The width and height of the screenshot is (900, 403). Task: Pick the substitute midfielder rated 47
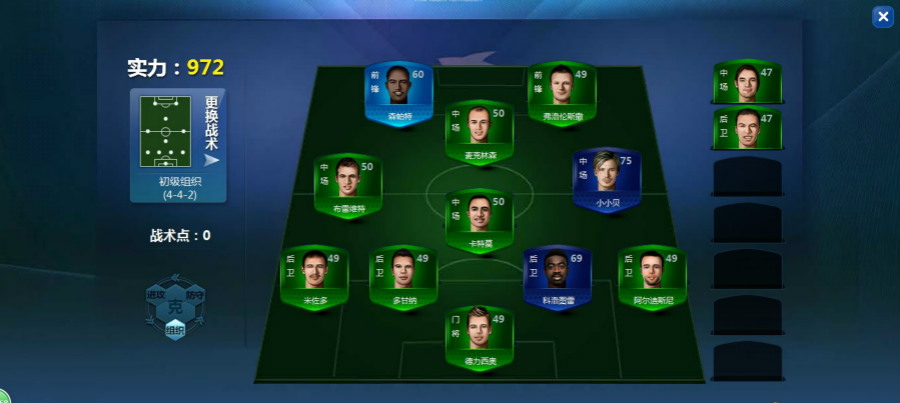[x=747, y=84]
